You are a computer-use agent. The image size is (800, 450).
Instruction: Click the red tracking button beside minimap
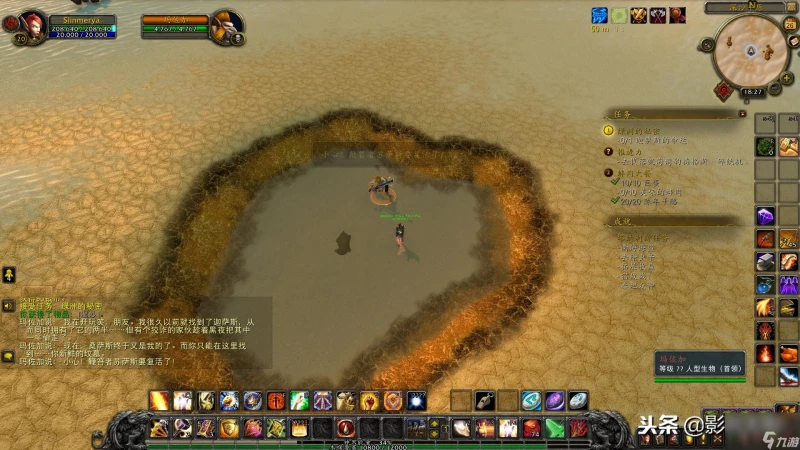[722, 90]
